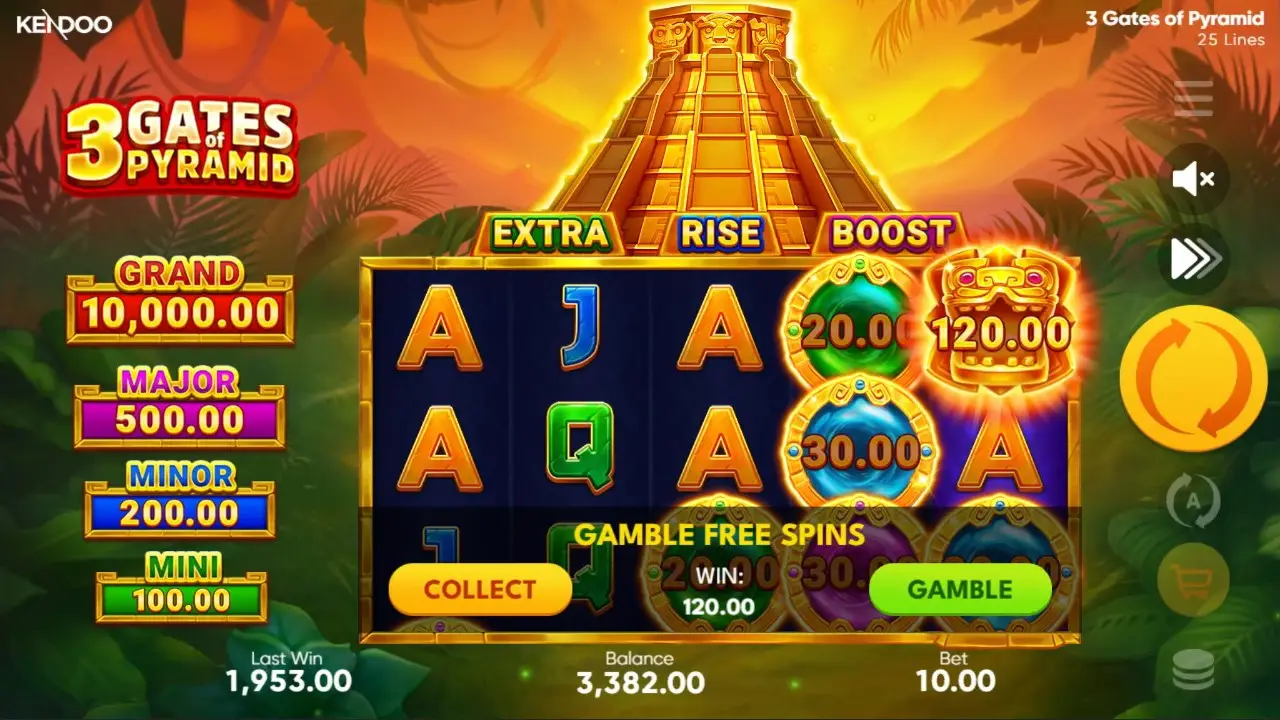Screen dimensions: 1280x720
Task: Click the Kendoo logo
Action: [x=62, y=25]
